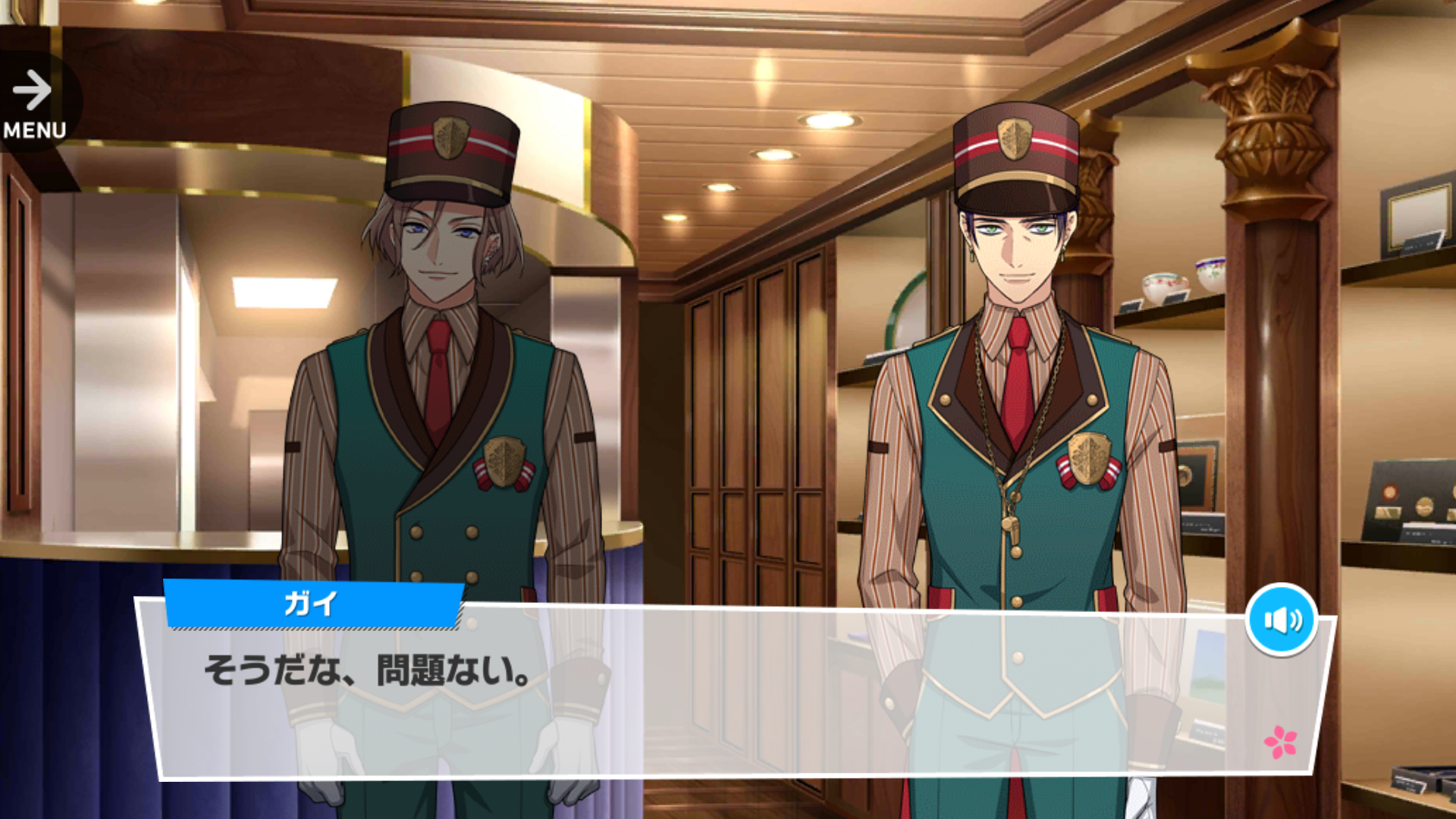
Task: Advance dialogue via the pink flower indicator
Action: tap(1280, 742)
